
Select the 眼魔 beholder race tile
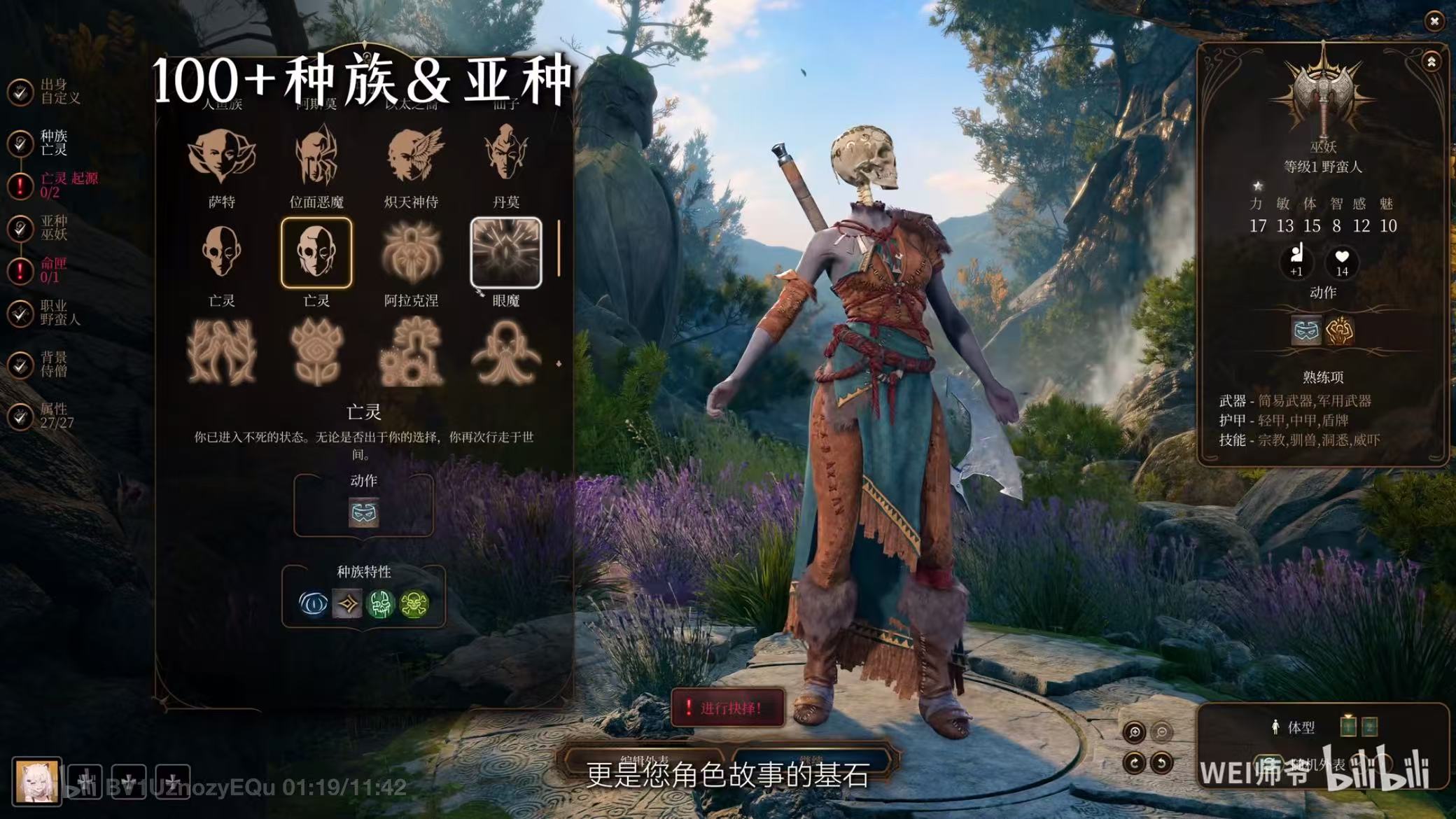pyautogui.click(x=505, y=253)
